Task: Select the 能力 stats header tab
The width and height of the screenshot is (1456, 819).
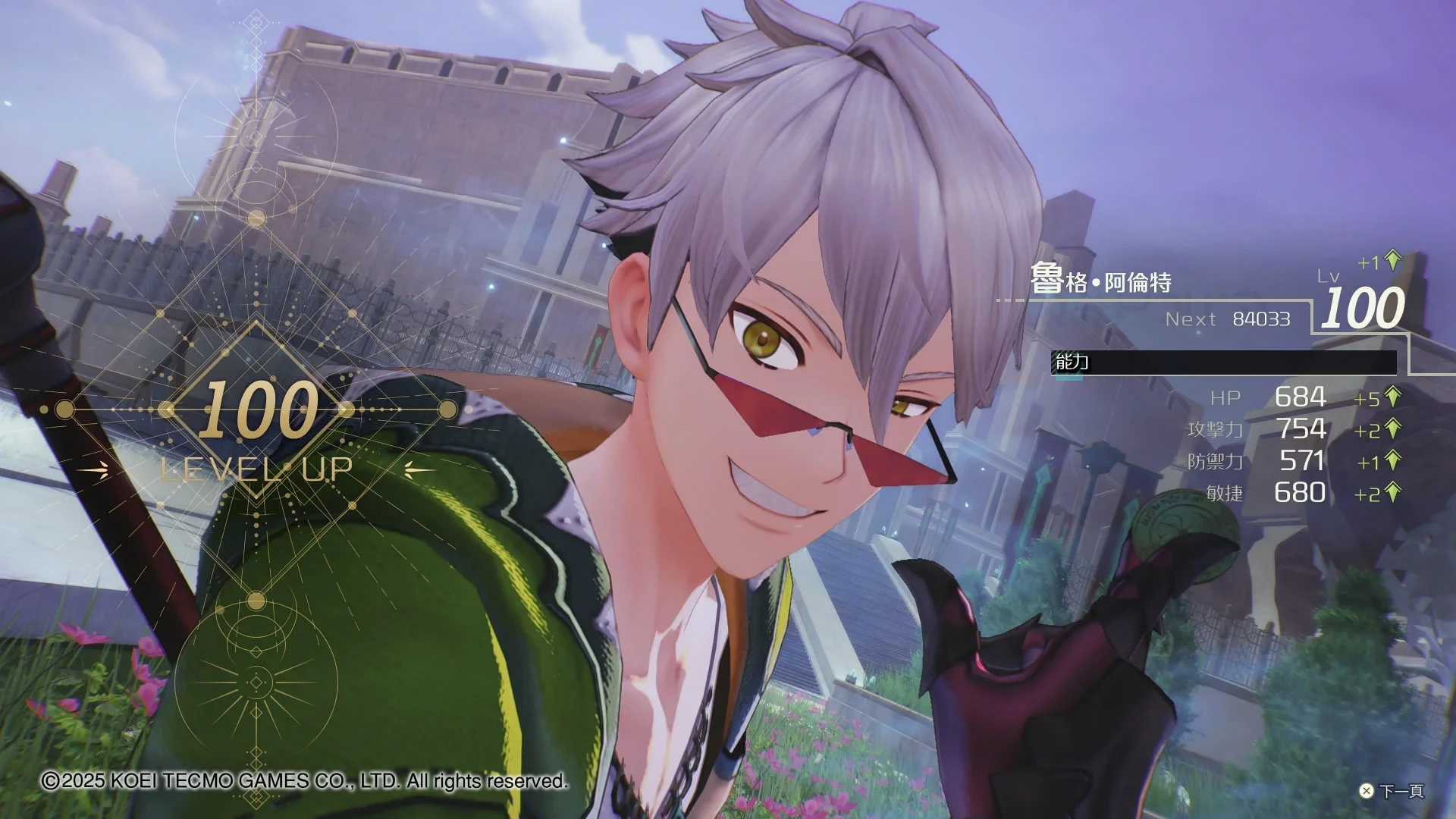Action: [1072, 362]
